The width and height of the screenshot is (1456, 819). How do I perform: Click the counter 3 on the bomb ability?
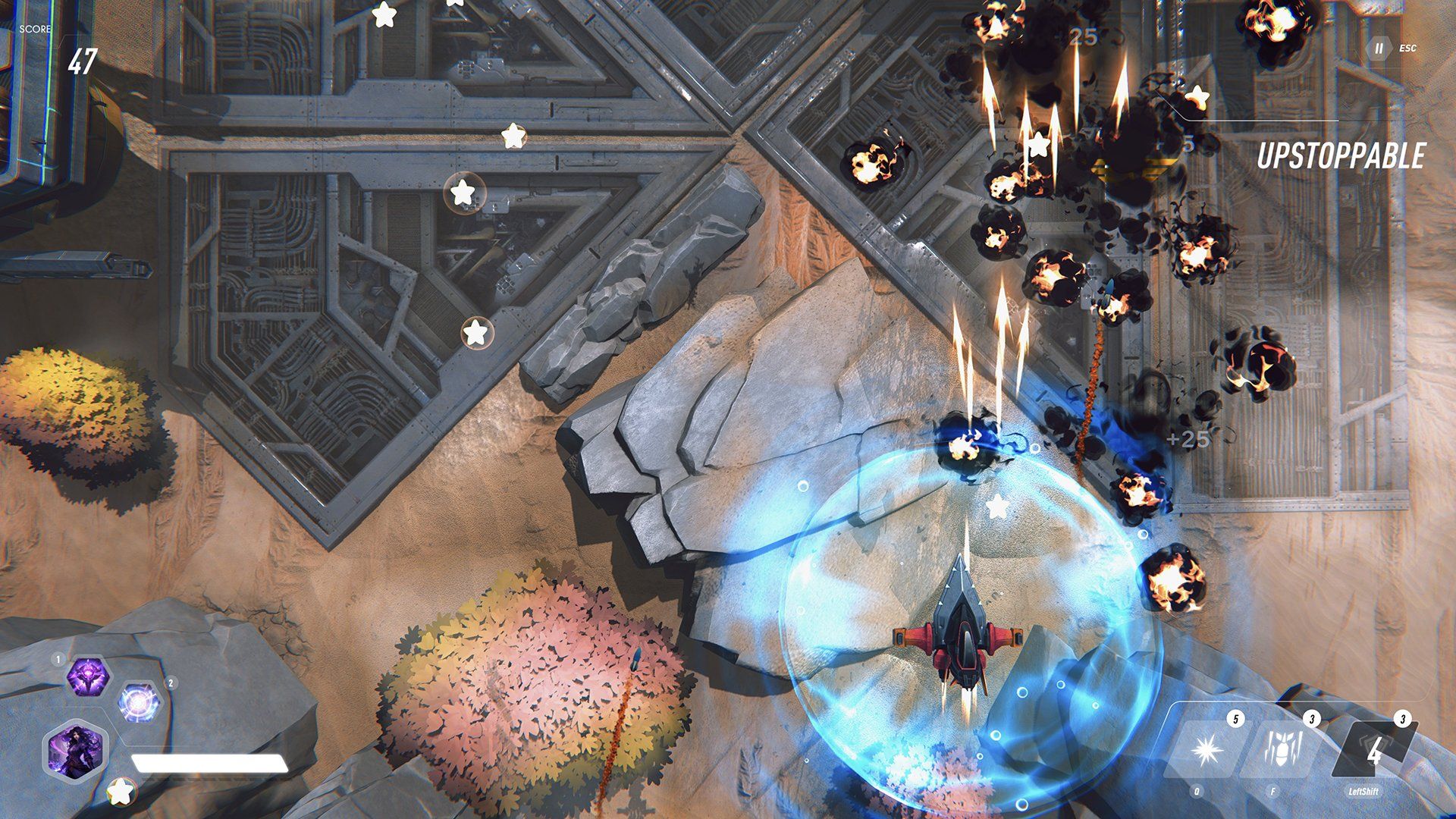1312,719
